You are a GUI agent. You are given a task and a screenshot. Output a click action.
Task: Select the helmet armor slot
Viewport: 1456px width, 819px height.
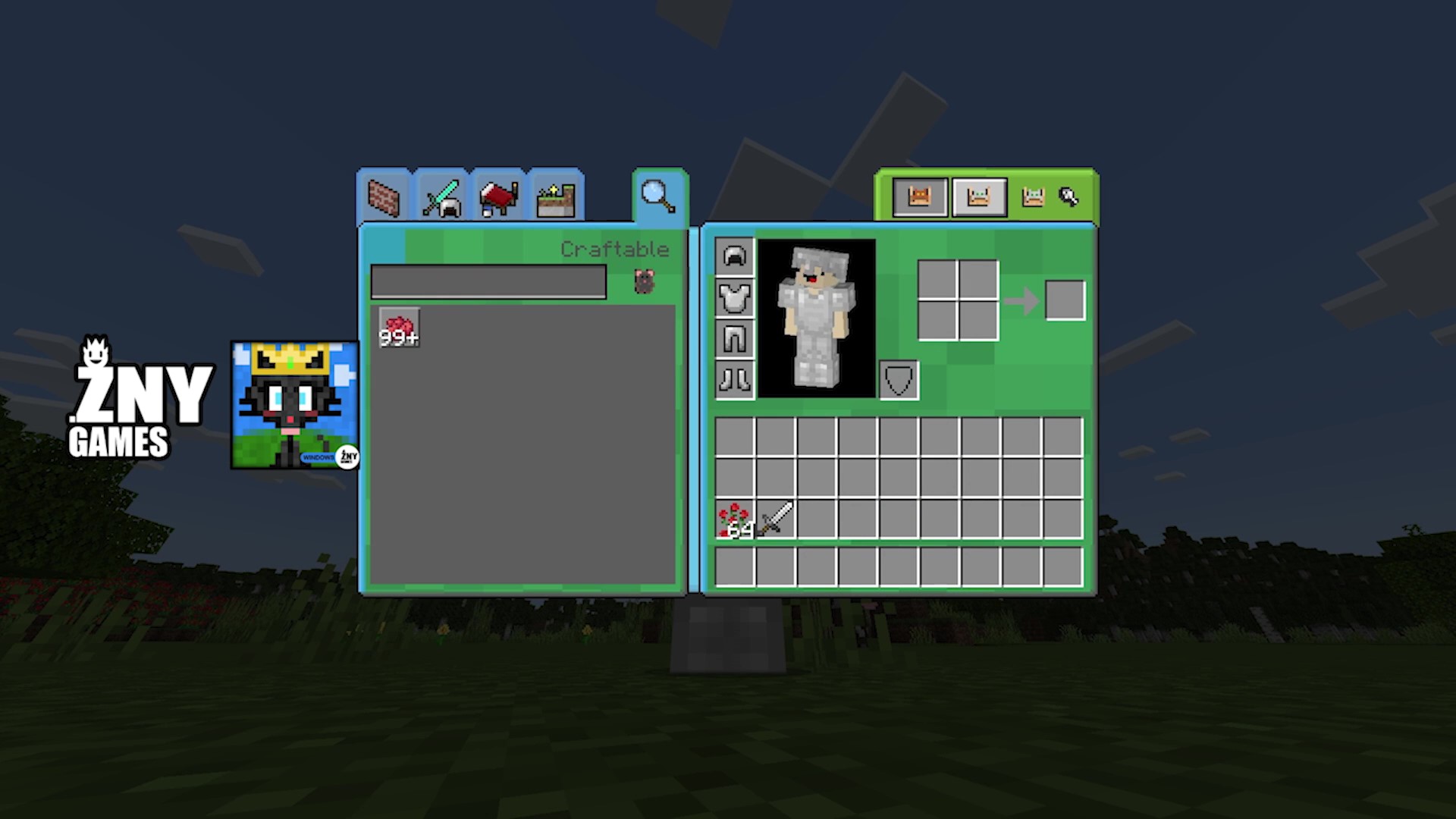pos(734,258)
